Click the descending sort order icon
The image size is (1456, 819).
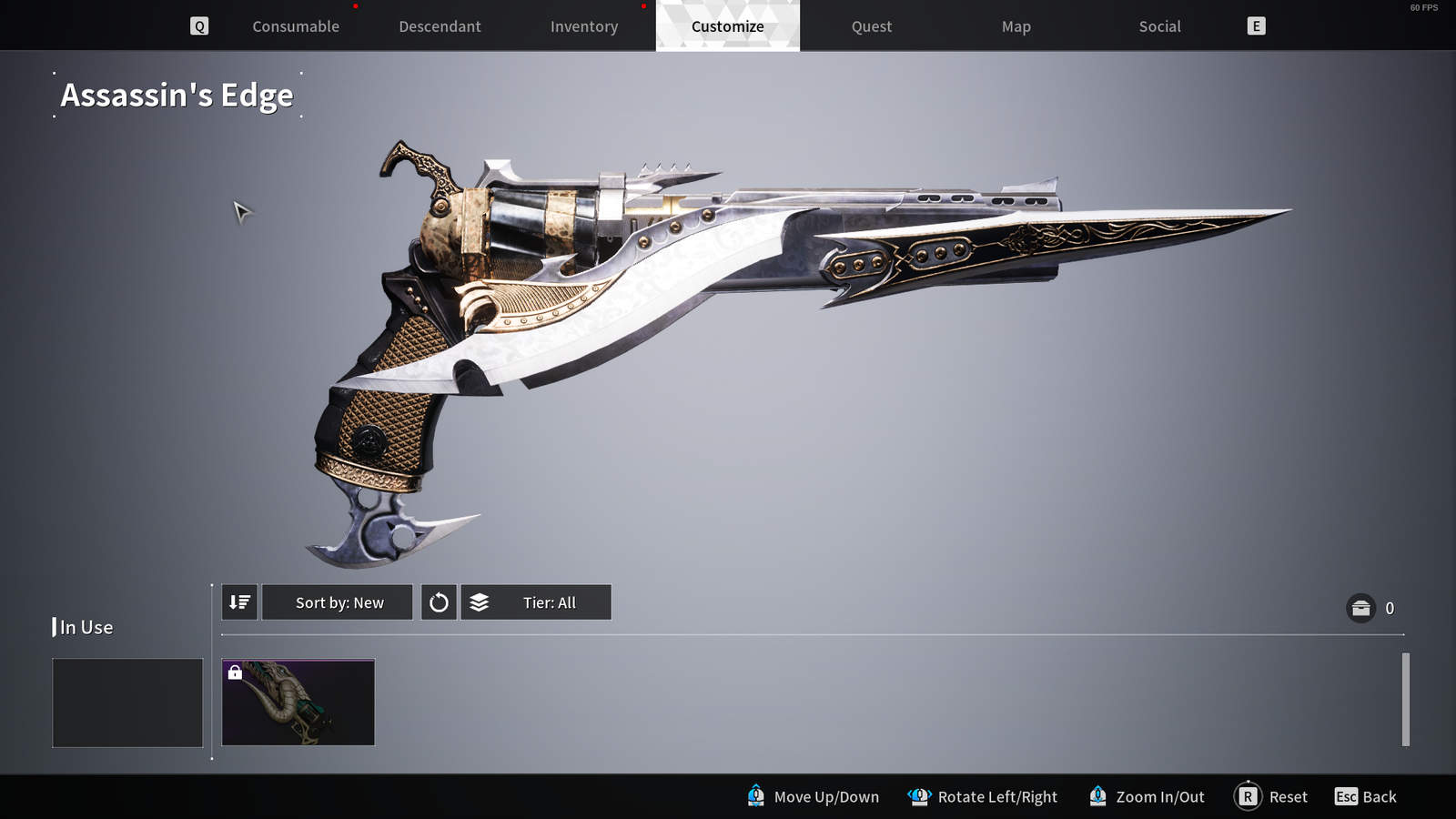238,602
